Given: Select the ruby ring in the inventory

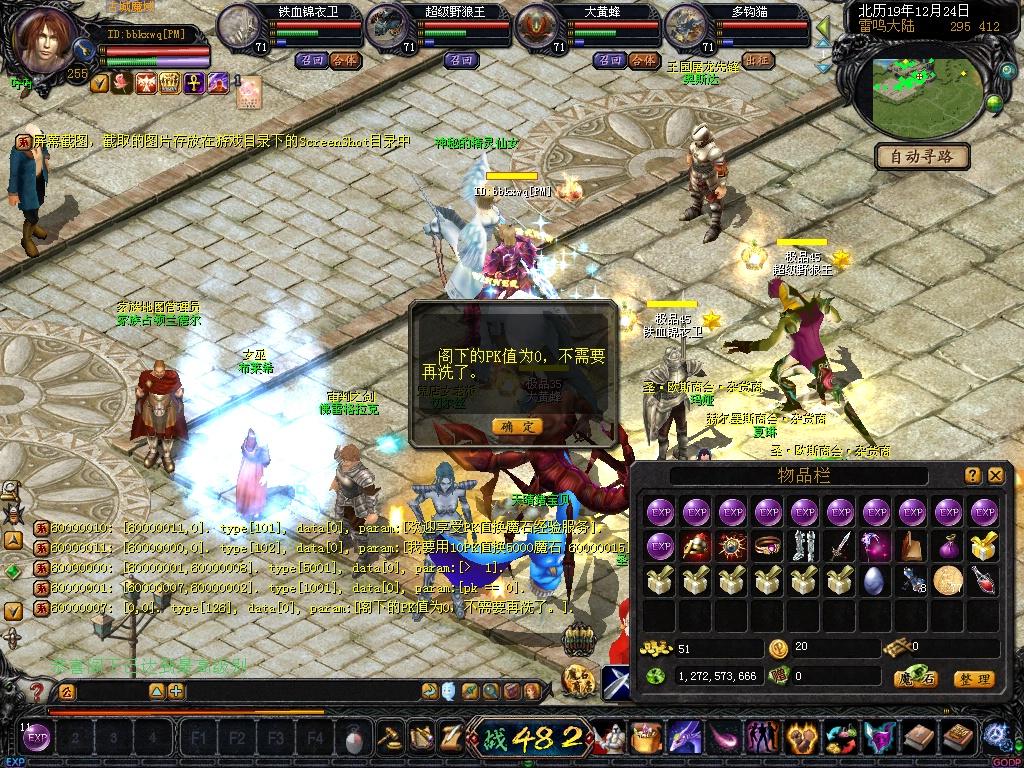Looking at the screenshot, I should coord(768,546).
